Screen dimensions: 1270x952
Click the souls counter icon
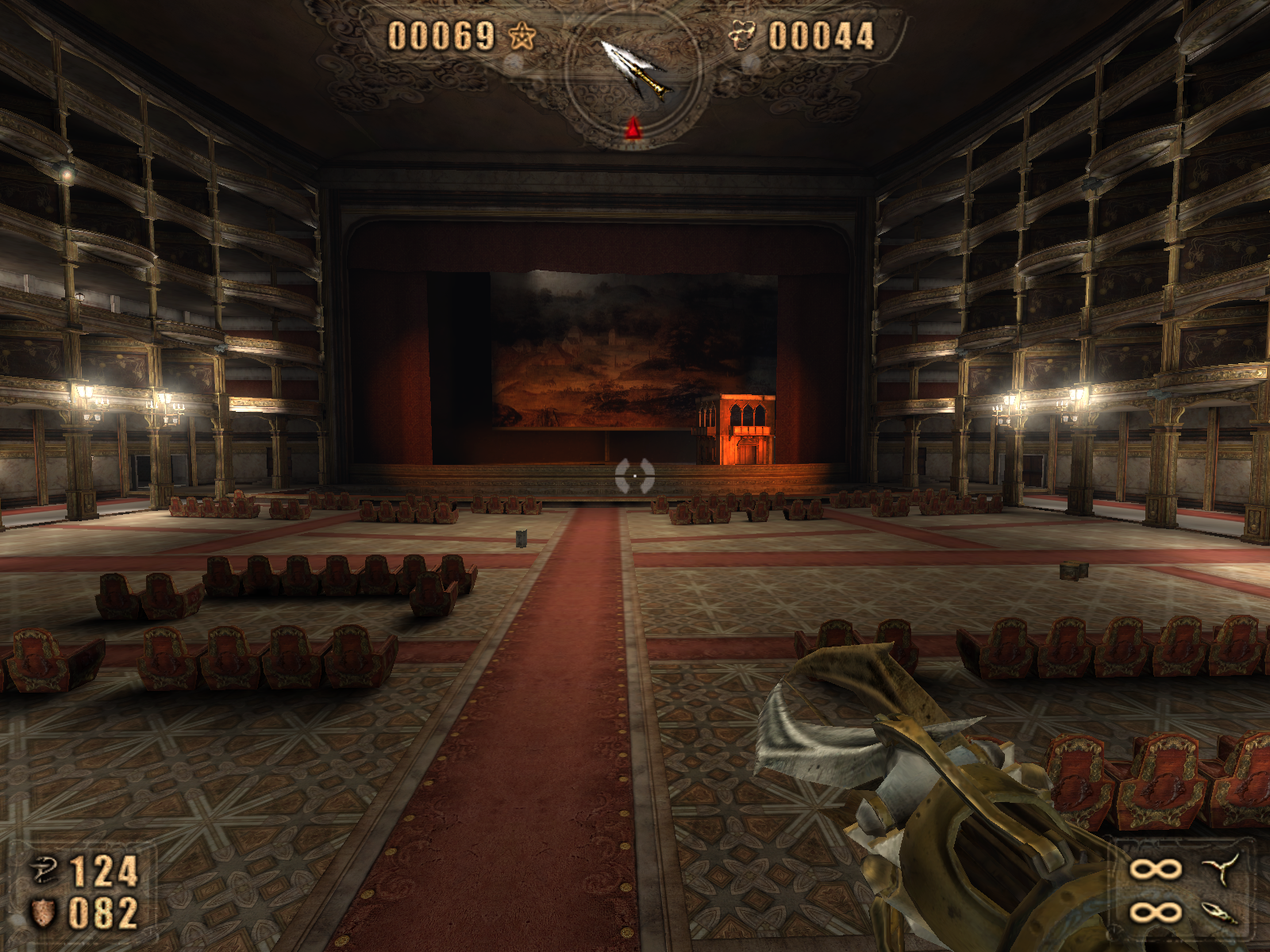click(x=742, y=36)
